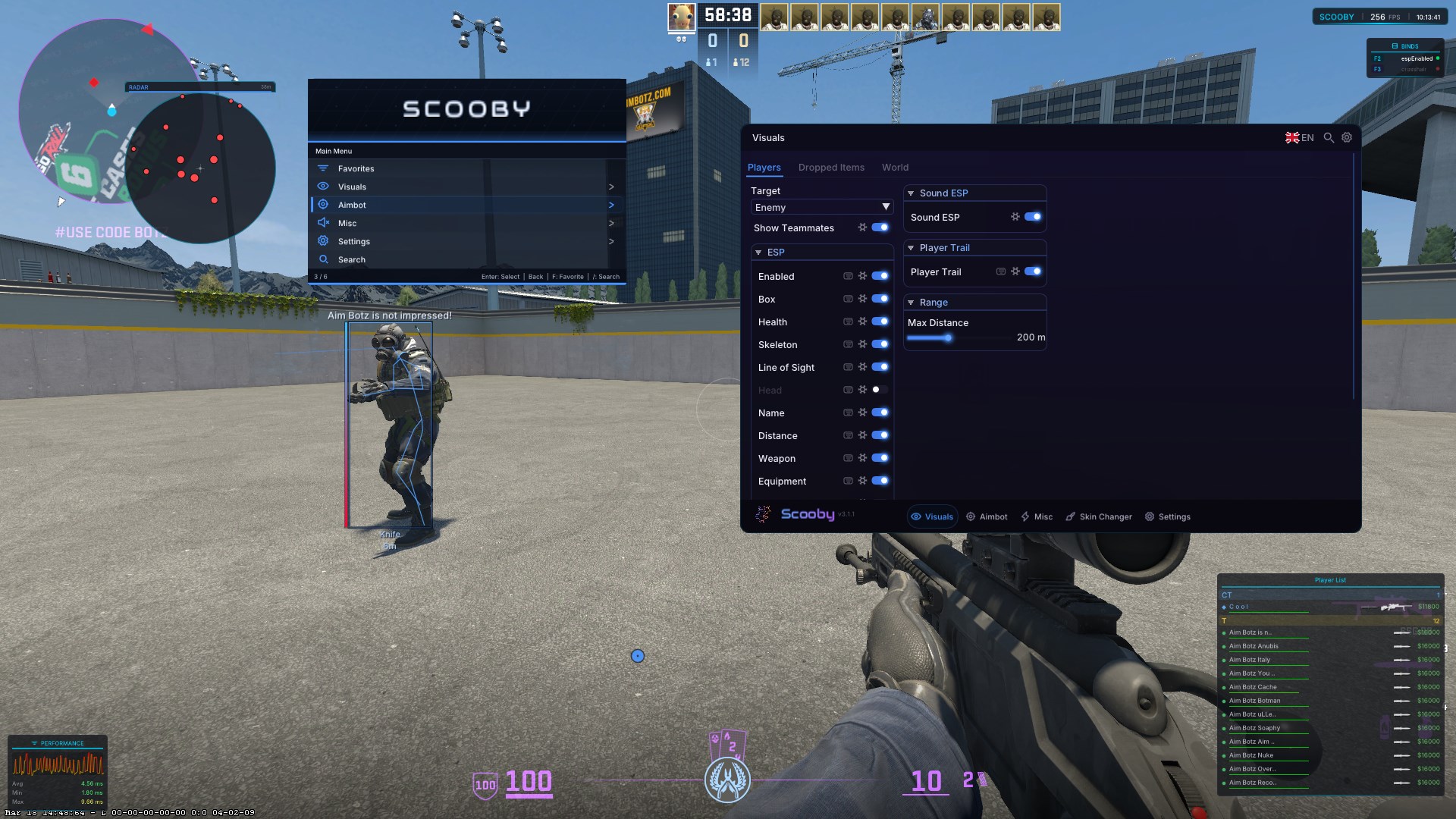Screen dimensions: 1456x819
Task: Open search with the magnifier icon in Visuals panel
Action: pos(1329,137)
